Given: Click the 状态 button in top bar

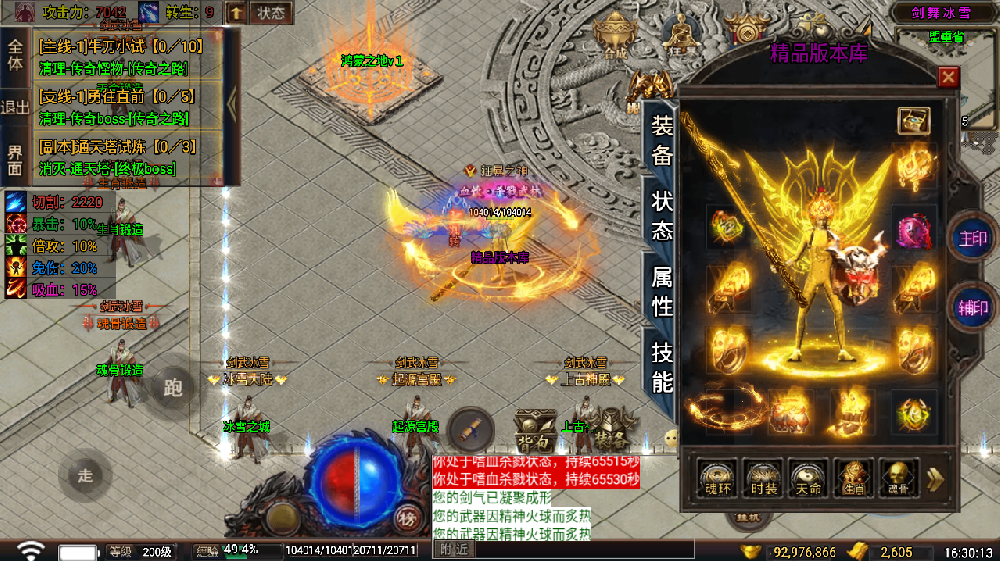Looking at the screenshot, I should tap(270, 13).
